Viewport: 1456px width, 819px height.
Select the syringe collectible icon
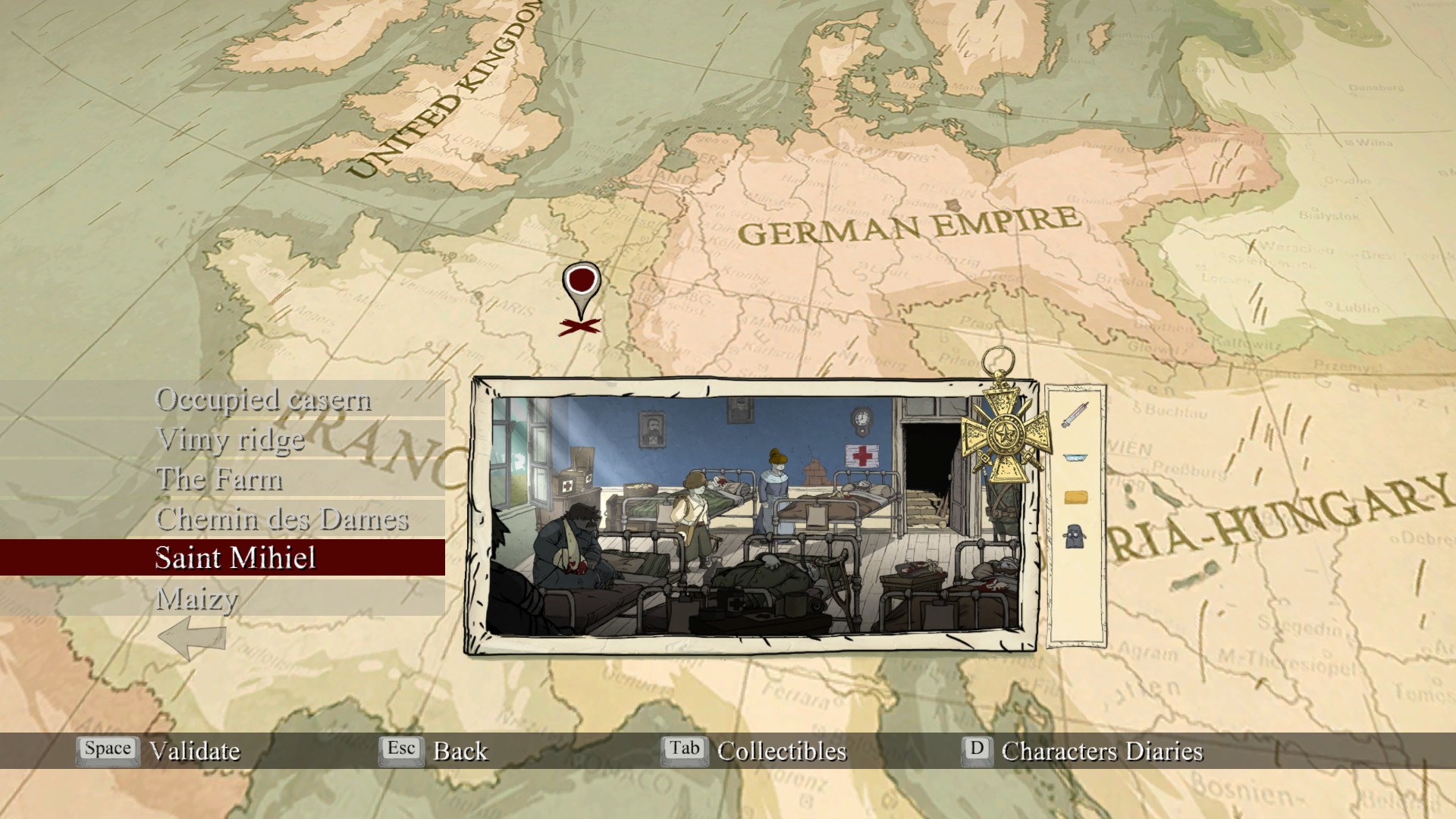click(x=1075, y=415)
